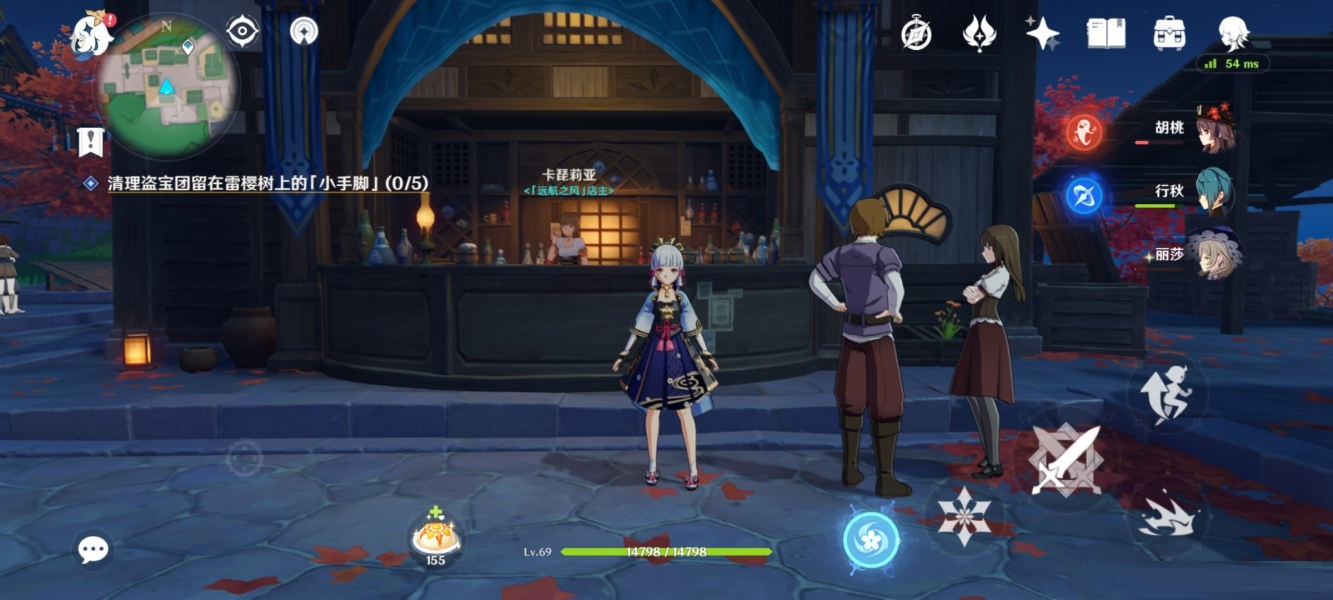Open the character screen head icon
The height and width of the screenshot is (600, 1333).
[1233, 34]
